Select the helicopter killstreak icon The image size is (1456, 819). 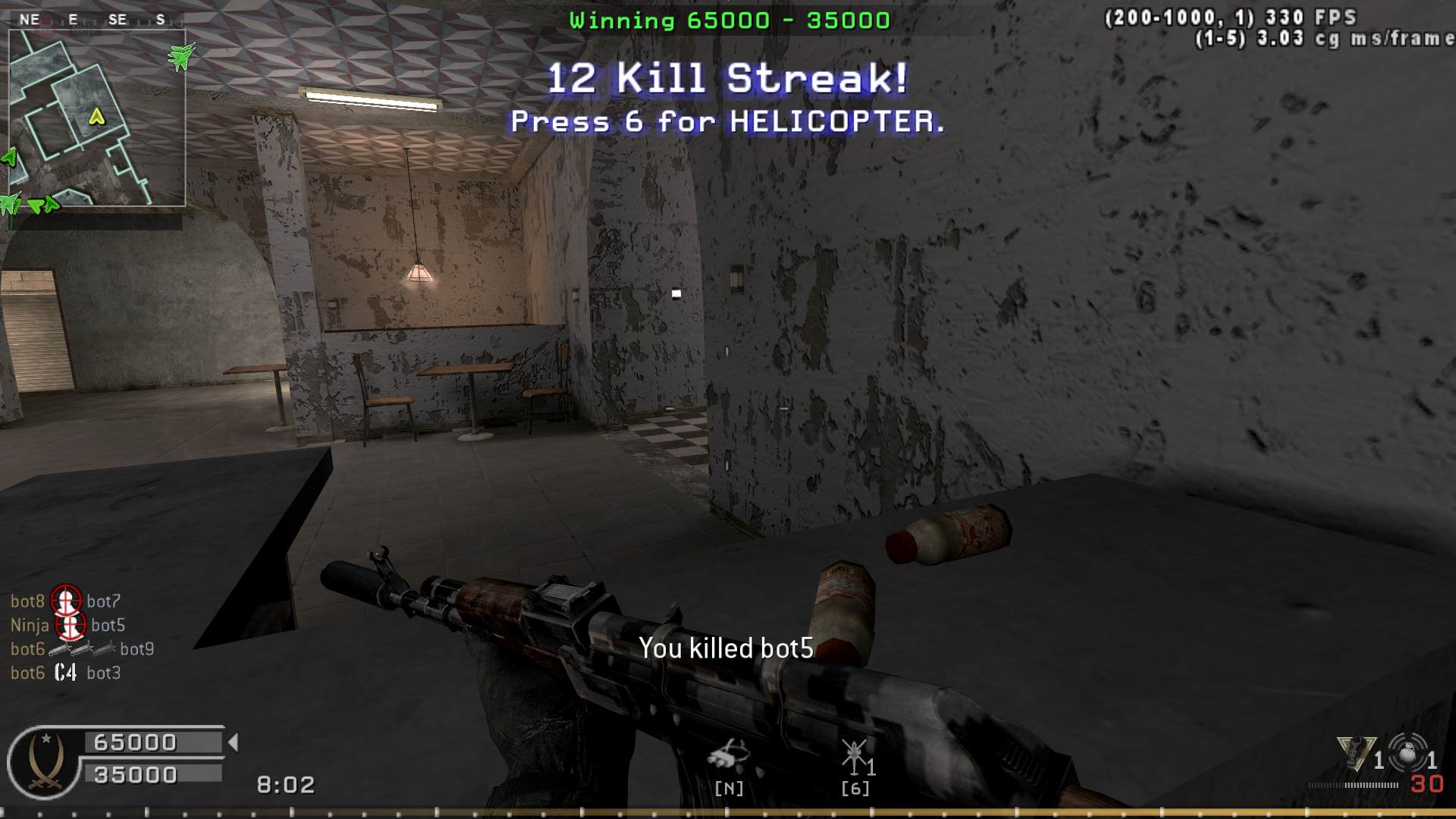855,758
